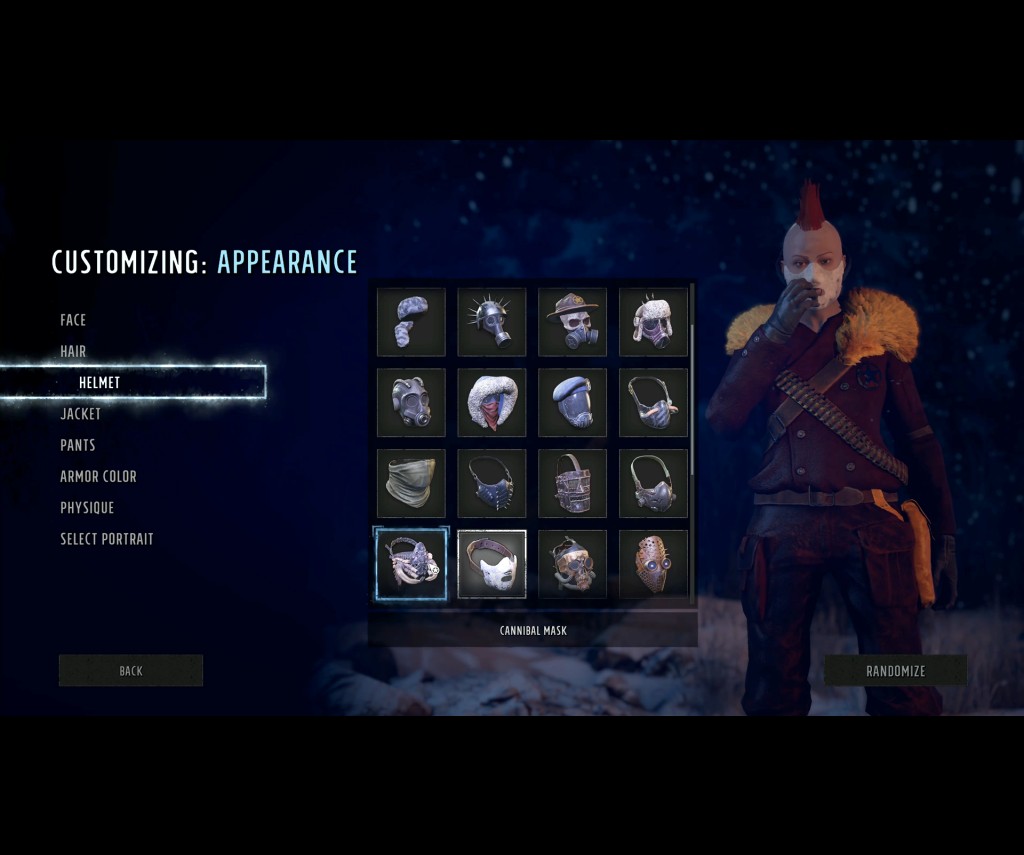Choose the copper perforated mask with goggles
Viewport: 1024px width, 855px height.
click(x=653, y=565)
